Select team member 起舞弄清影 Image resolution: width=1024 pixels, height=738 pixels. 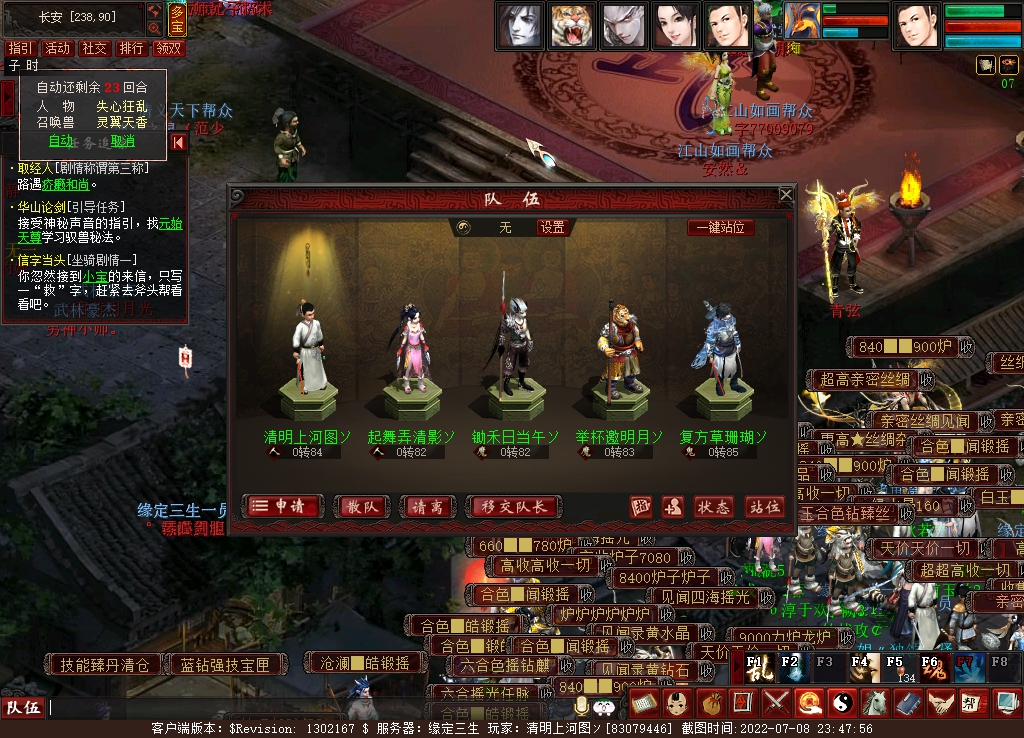pos(410,350)
